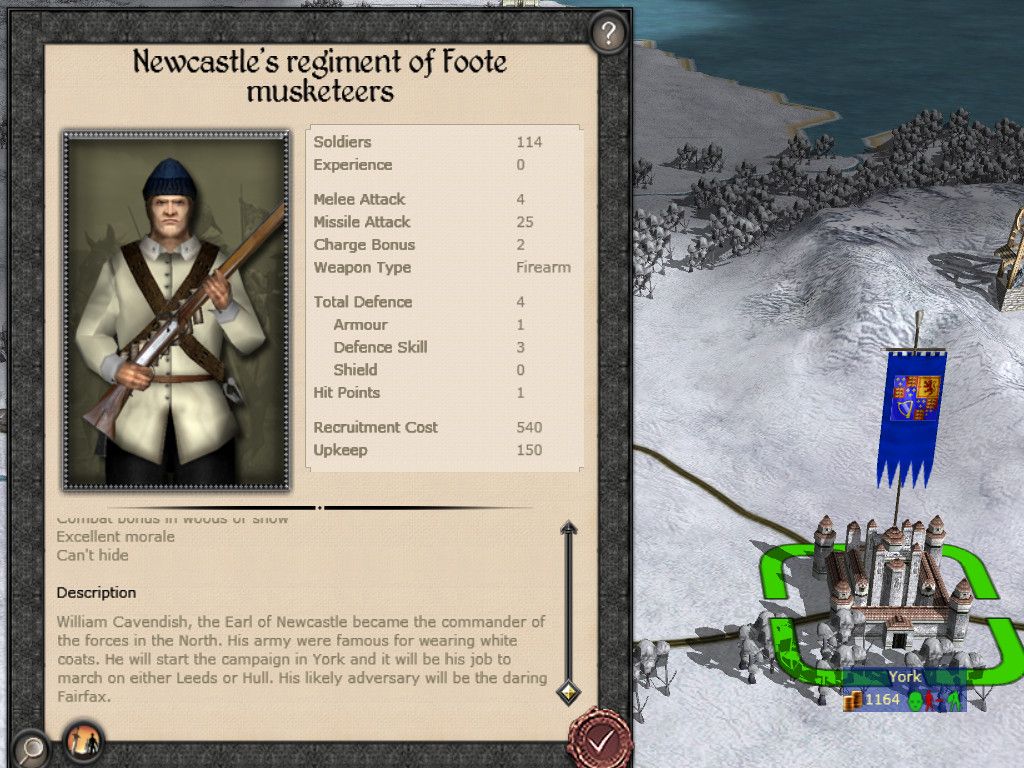Click the gold diamond scroll handle
Screen dimensions: 1024x768
[x=568, y=690]
